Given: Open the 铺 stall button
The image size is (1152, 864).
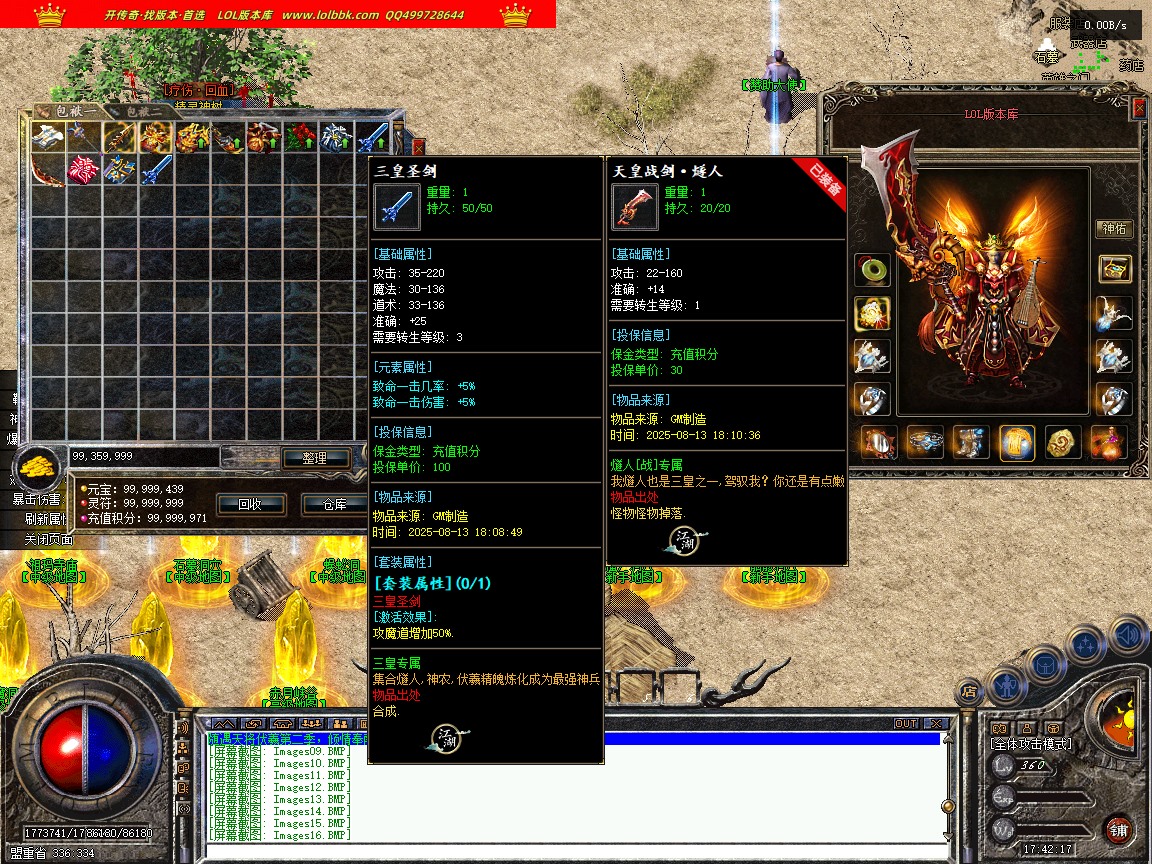Looking at the screenshot, I should coord(1117,829).
